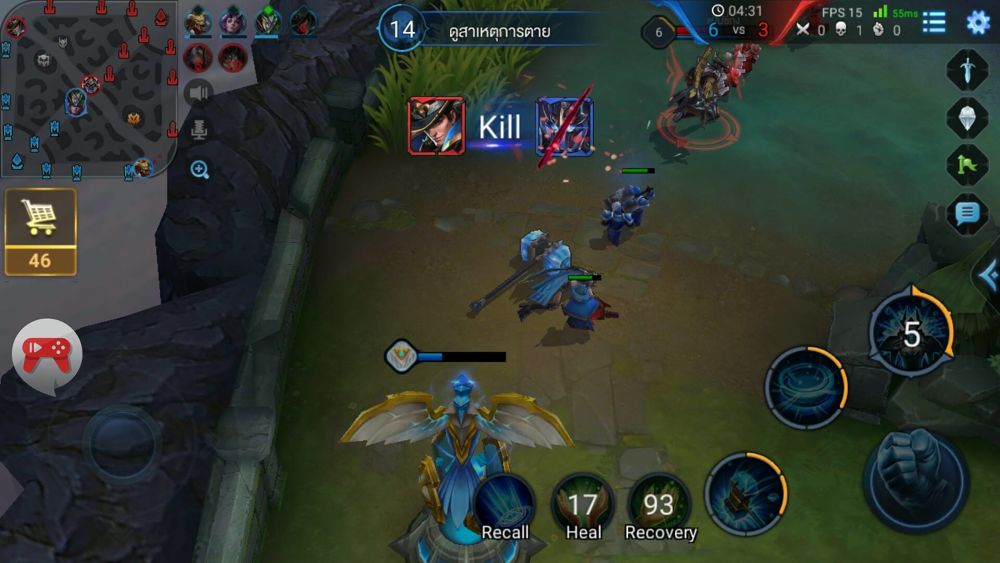Tap the Recovery item button
Viewport: 1000px width, 563px height.
[x=659, y=505]
